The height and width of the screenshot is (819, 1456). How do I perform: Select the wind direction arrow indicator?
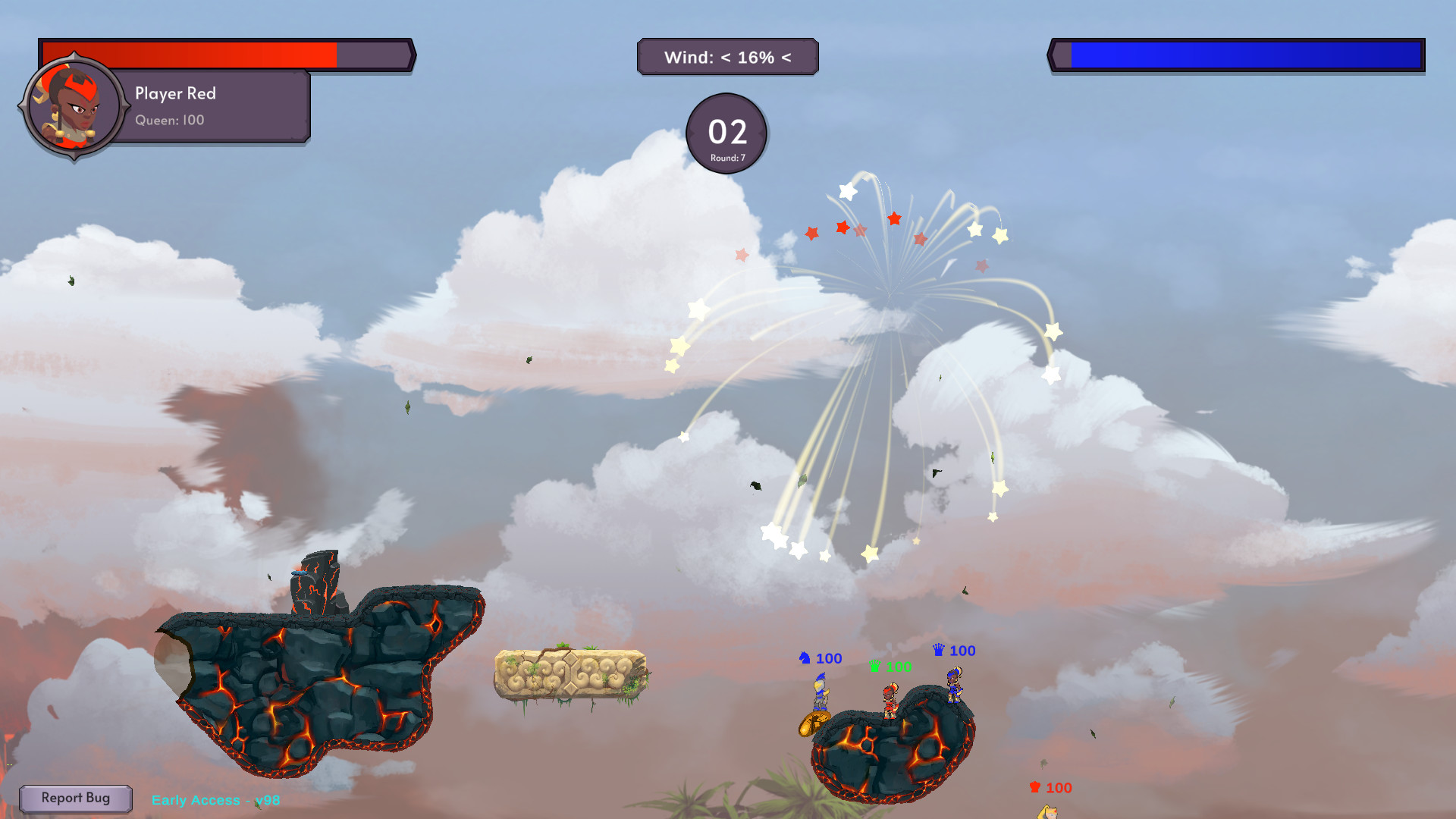(x=785, y=56)
